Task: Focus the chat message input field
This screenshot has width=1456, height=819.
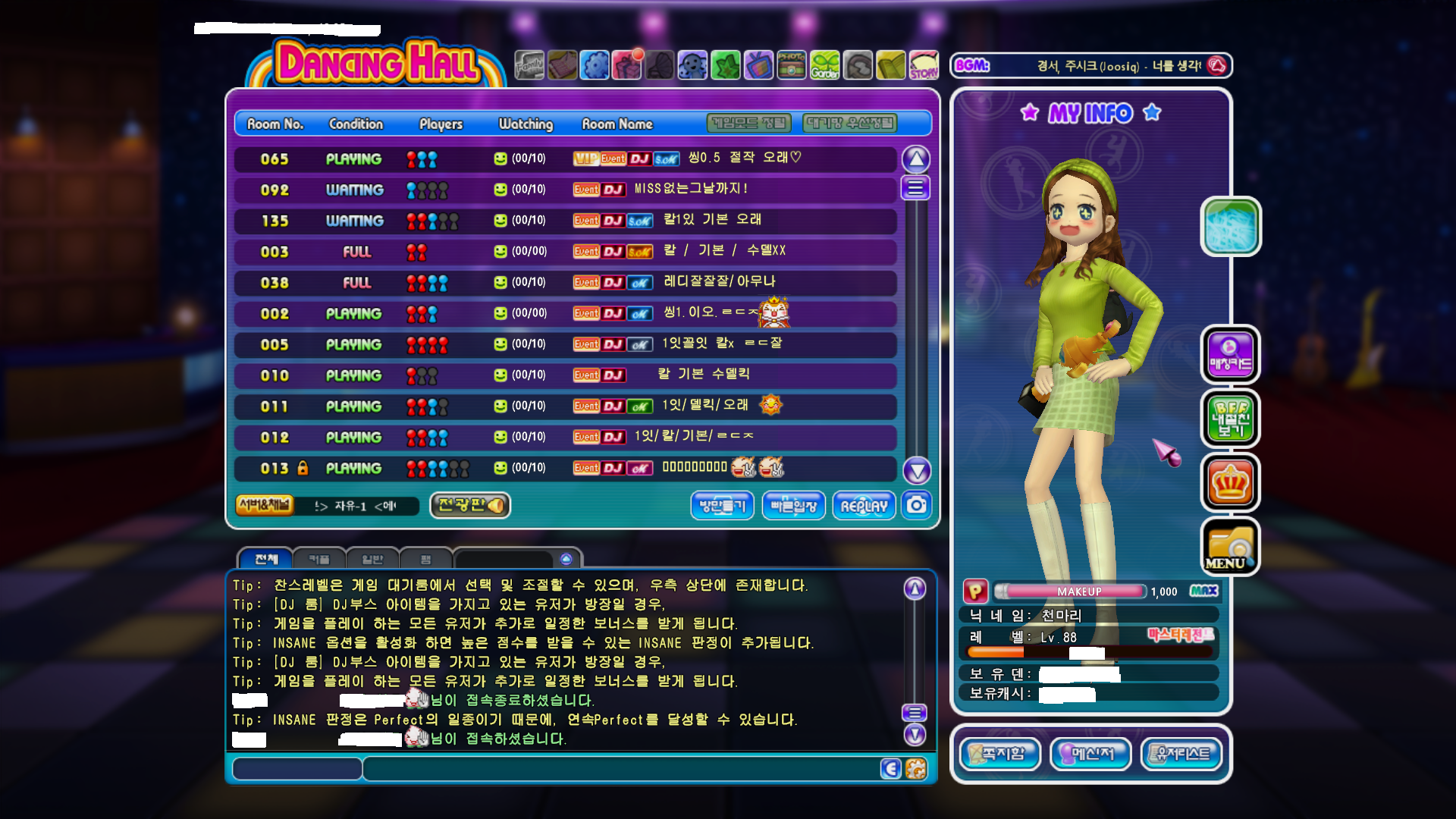Action: pyautogui.click(x=618, y=769)
